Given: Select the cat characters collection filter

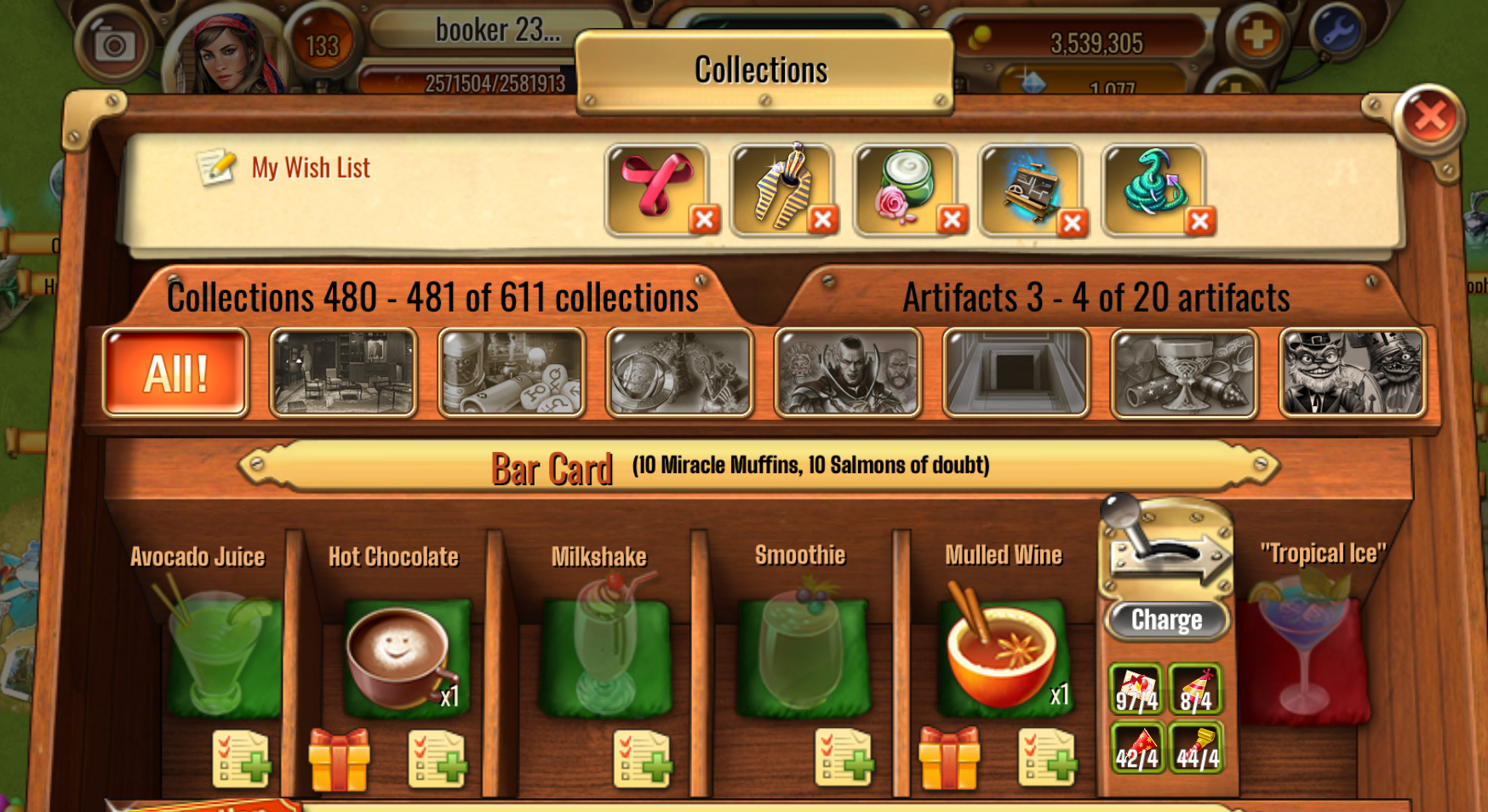Looking at the screenshot, I should (x=1352, y=373).
